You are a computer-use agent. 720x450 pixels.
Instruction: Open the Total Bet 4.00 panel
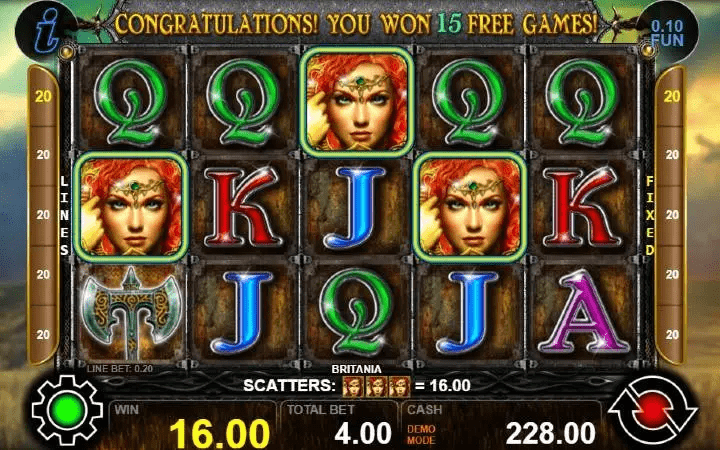[x=340, y=425]
